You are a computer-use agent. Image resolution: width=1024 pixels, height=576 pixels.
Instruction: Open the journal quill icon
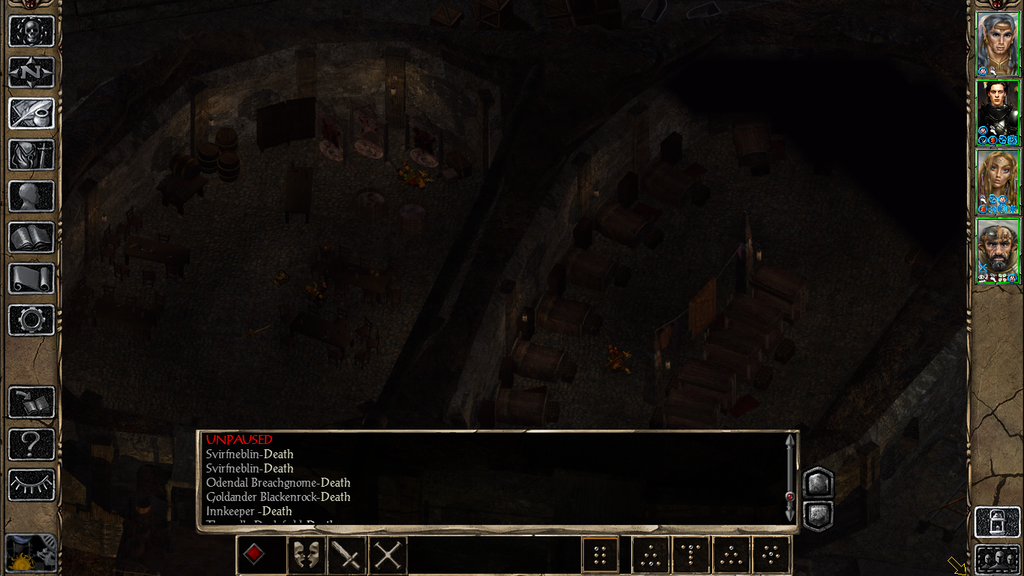(31, 113)
